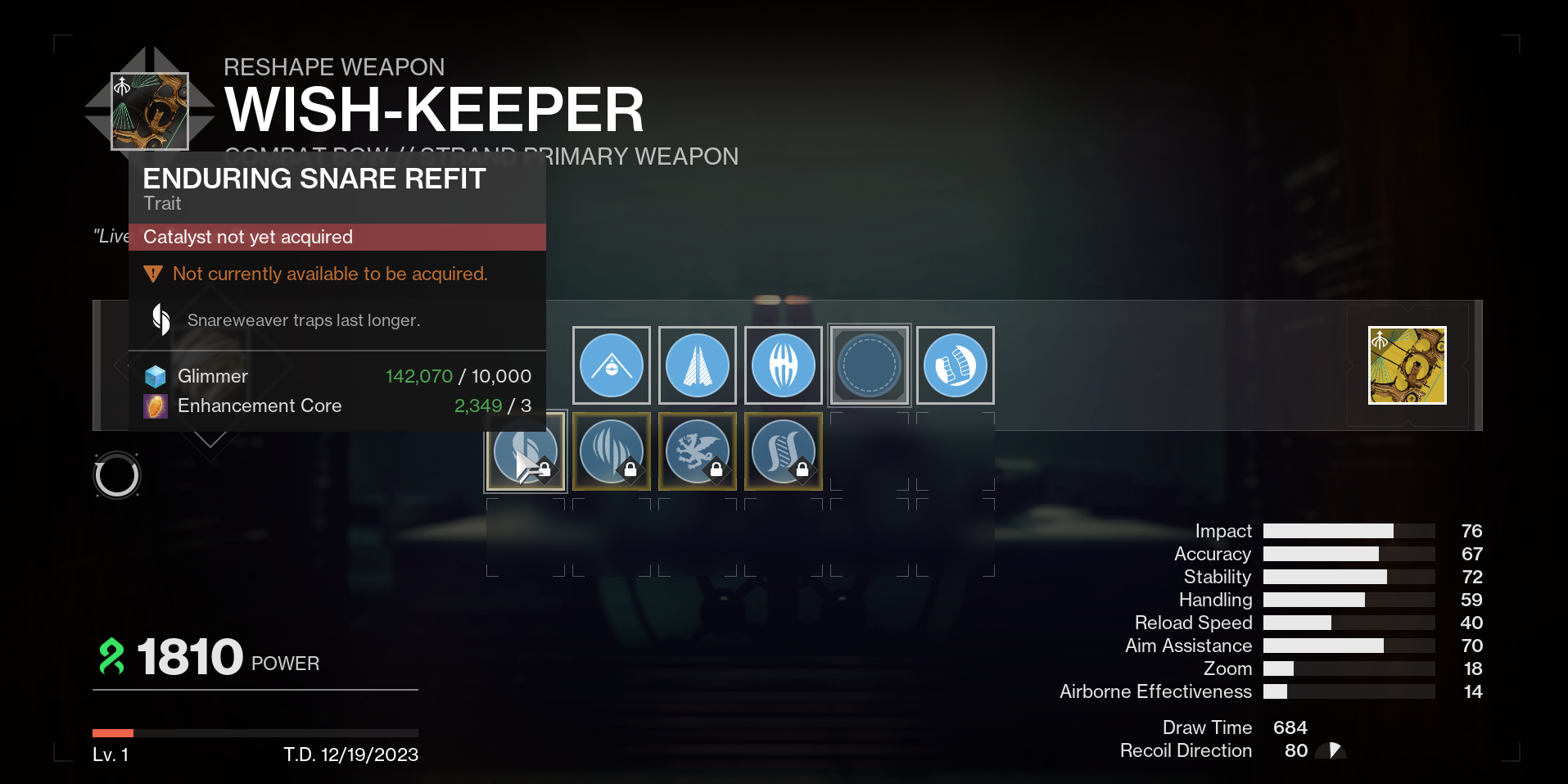Screen dimensions: 1568x784
Task: Select the Enduring Snare Refit catalyst perk
Action: point(525,451)
